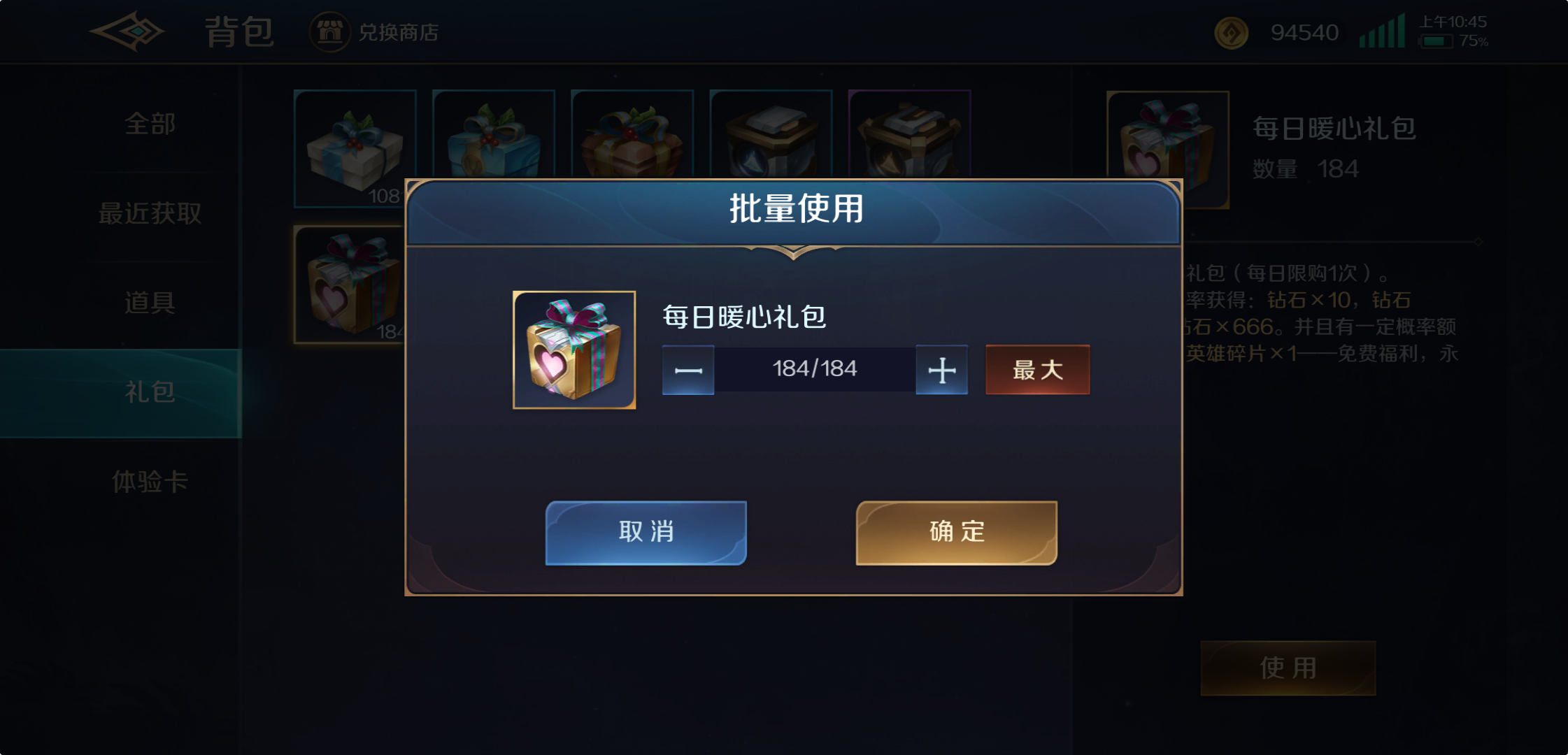Viewport: 1568px width, 755px height.
Task: Switch to the 体验卡 category
Action: (148, 482)
